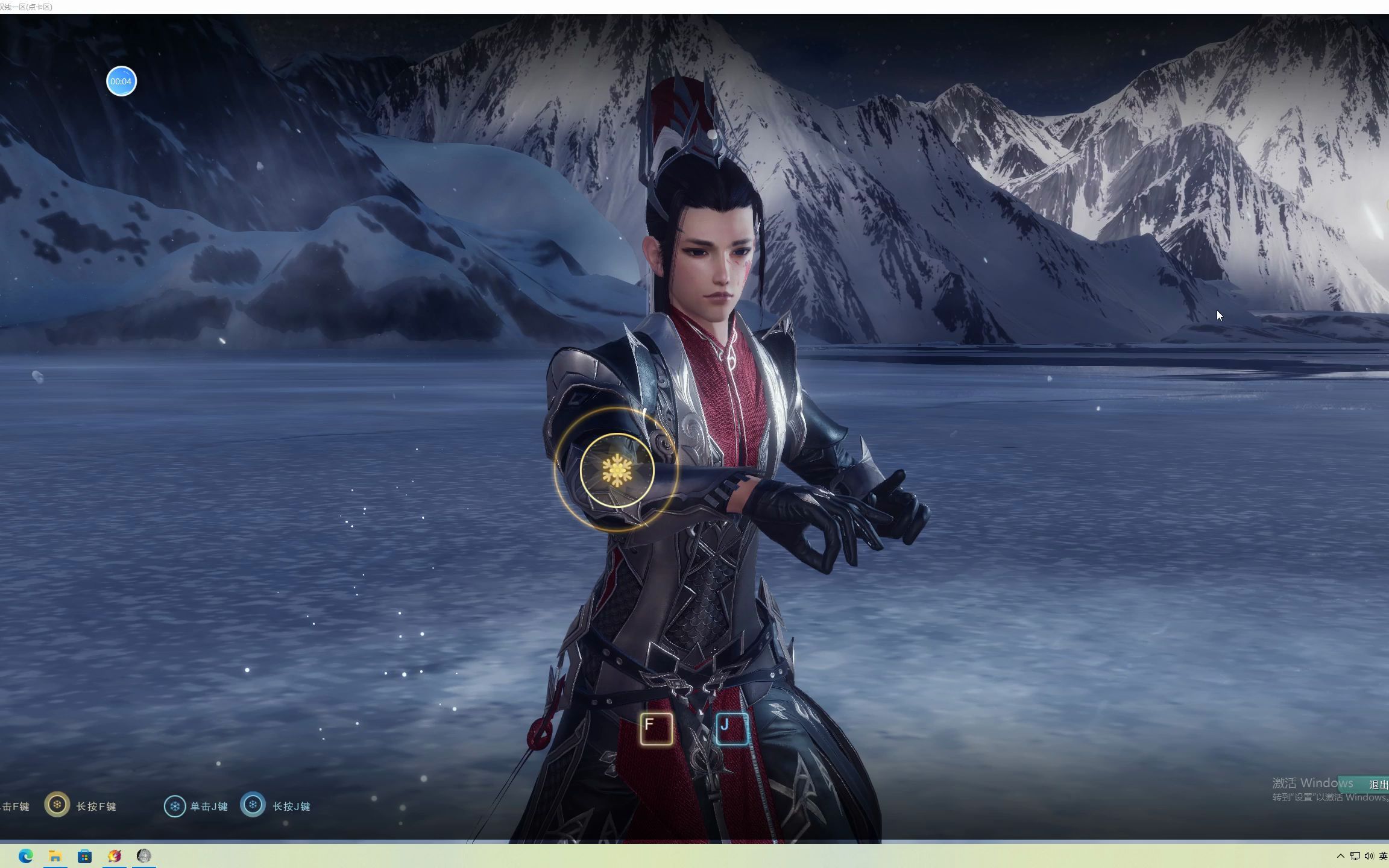The height and width of the screenshot is (868, 1389).
Task: Click the 退出 exit button
Action: pyautogui.click(x=1376, y=785)
